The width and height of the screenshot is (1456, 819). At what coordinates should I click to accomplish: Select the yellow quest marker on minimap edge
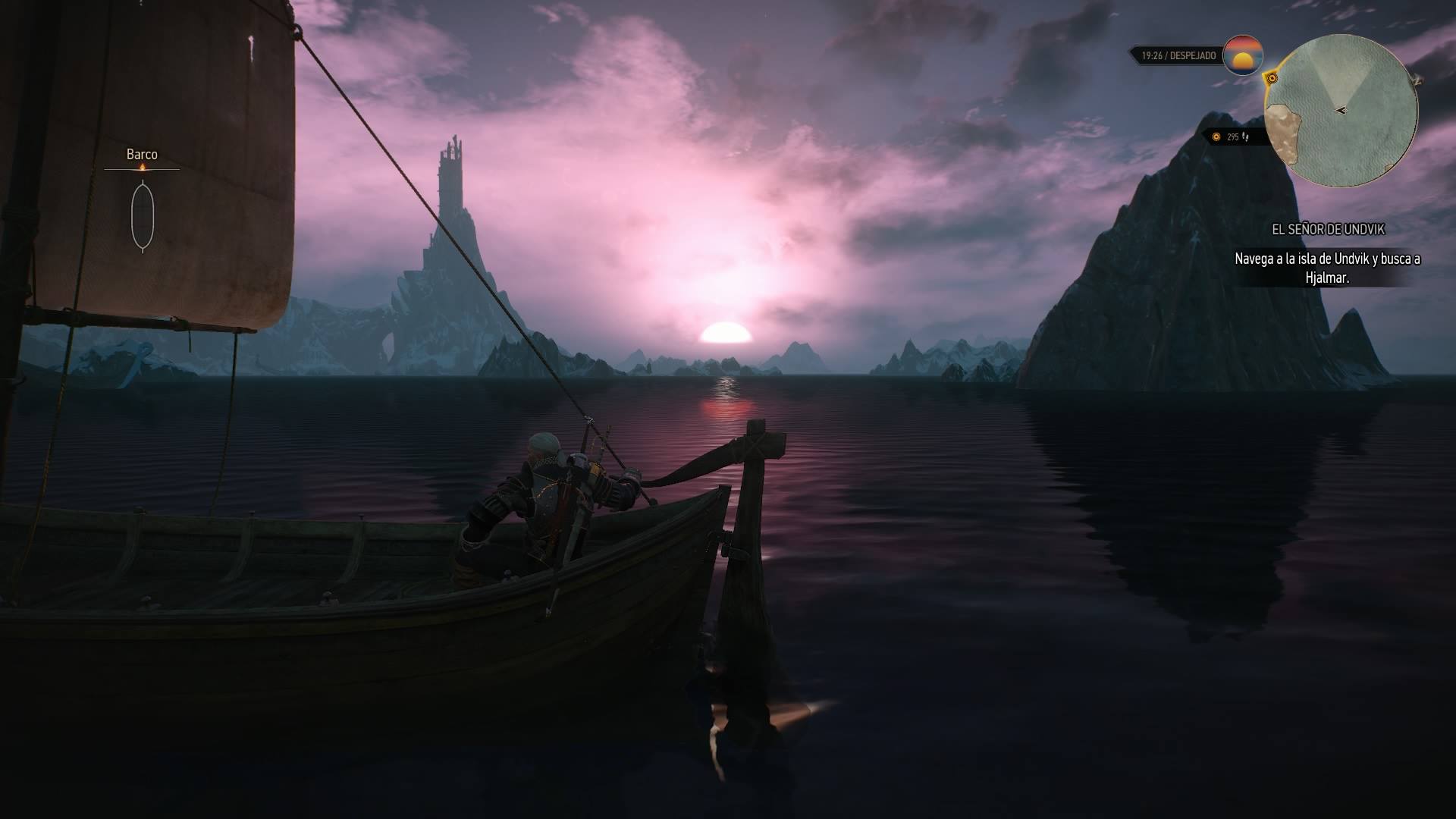[1272, 78]
